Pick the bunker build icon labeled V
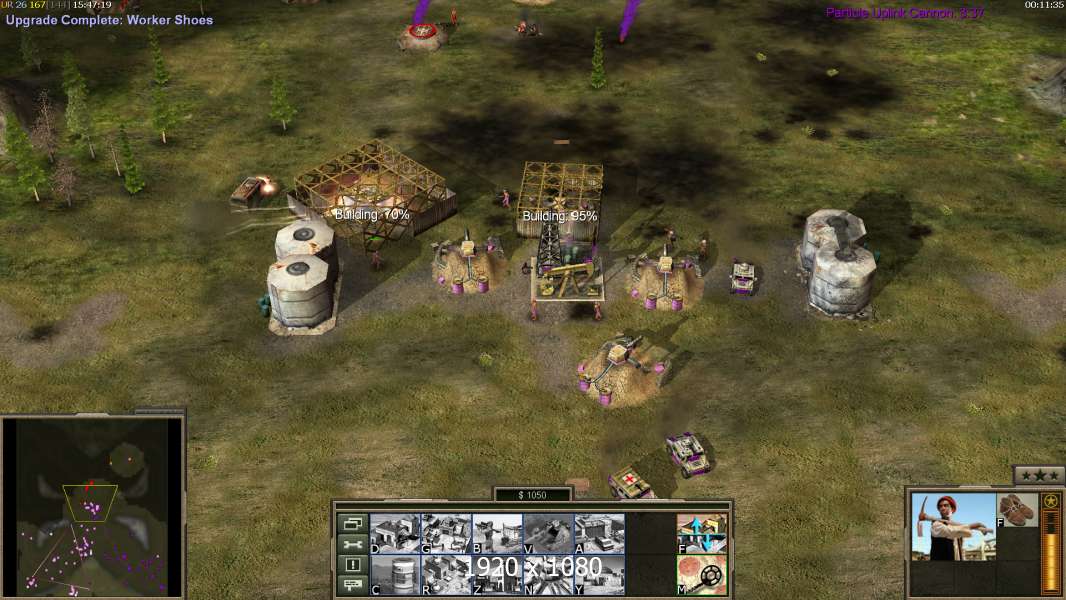Viewport: 1066px width, 600px height. click(x=548, y=533)
